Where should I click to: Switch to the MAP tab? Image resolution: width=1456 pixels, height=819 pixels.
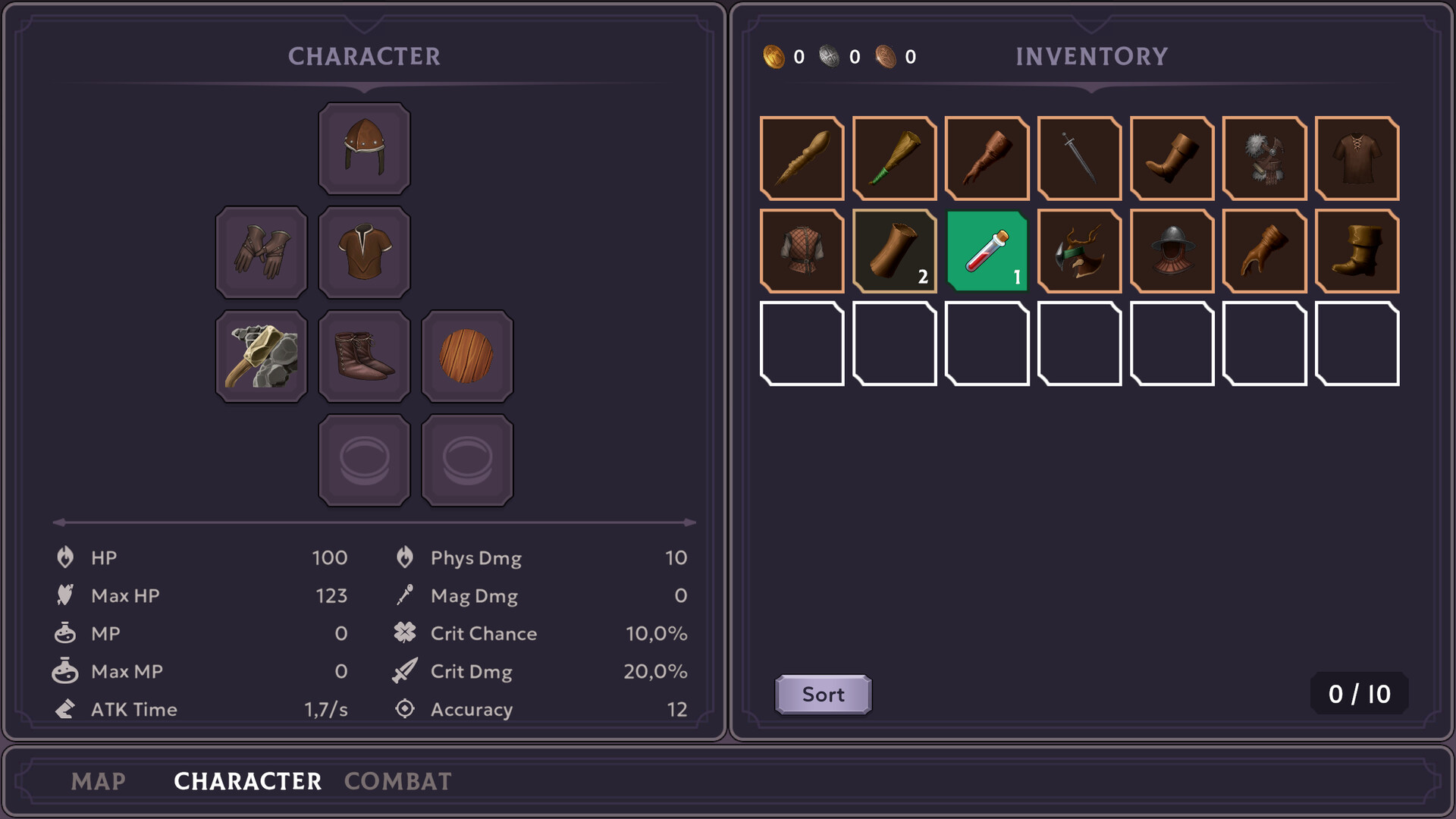99,781
